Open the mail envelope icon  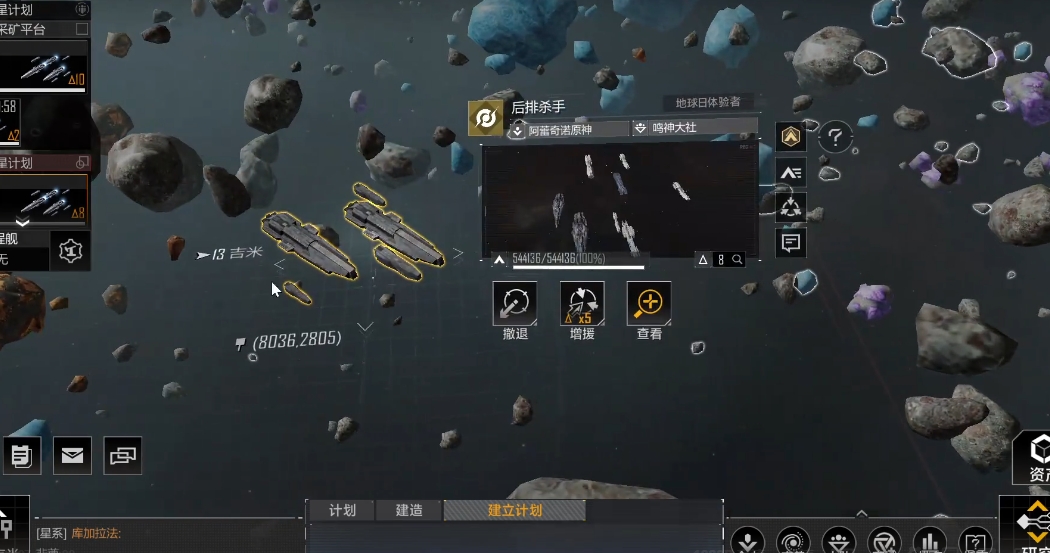pyautogui.click(x=72, y=456)
